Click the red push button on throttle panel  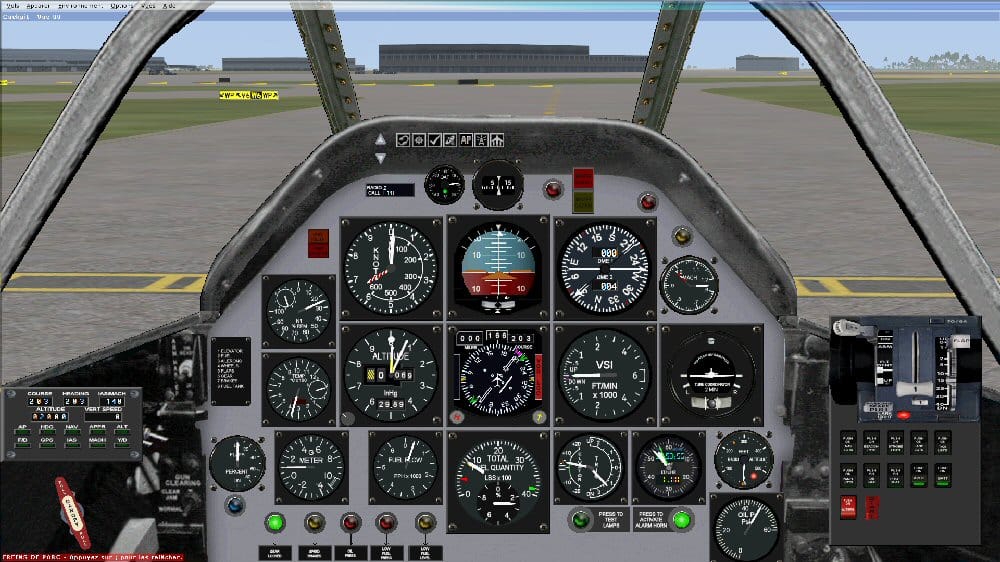904,414
